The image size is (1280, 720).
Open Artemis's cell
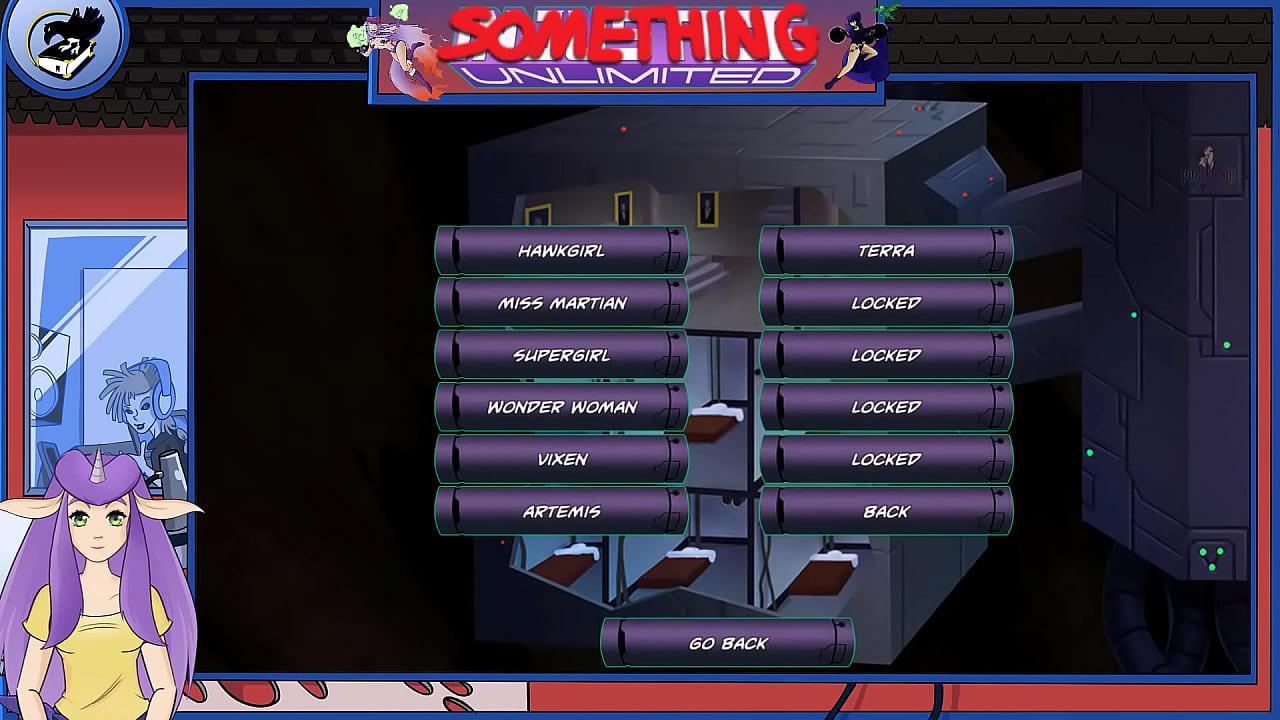click(562, 511)
